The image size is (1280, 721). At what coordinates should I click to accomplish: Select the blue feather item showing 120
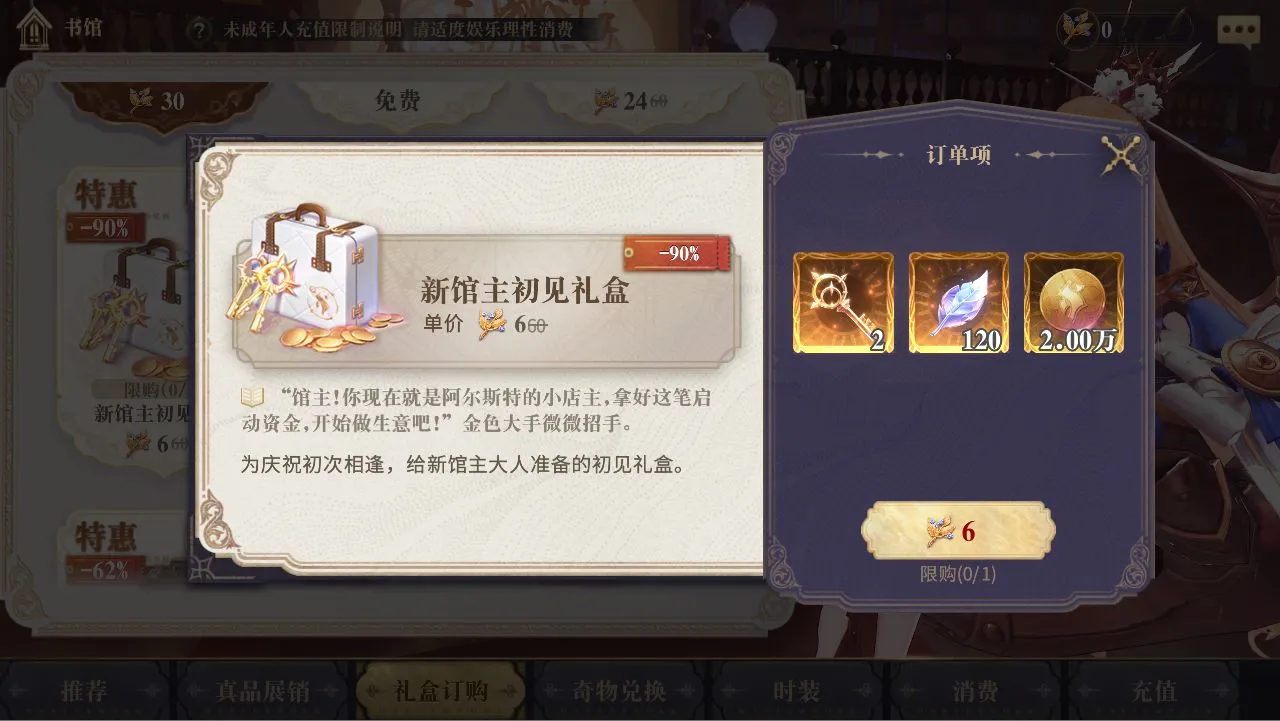click(x=958, y=303)
